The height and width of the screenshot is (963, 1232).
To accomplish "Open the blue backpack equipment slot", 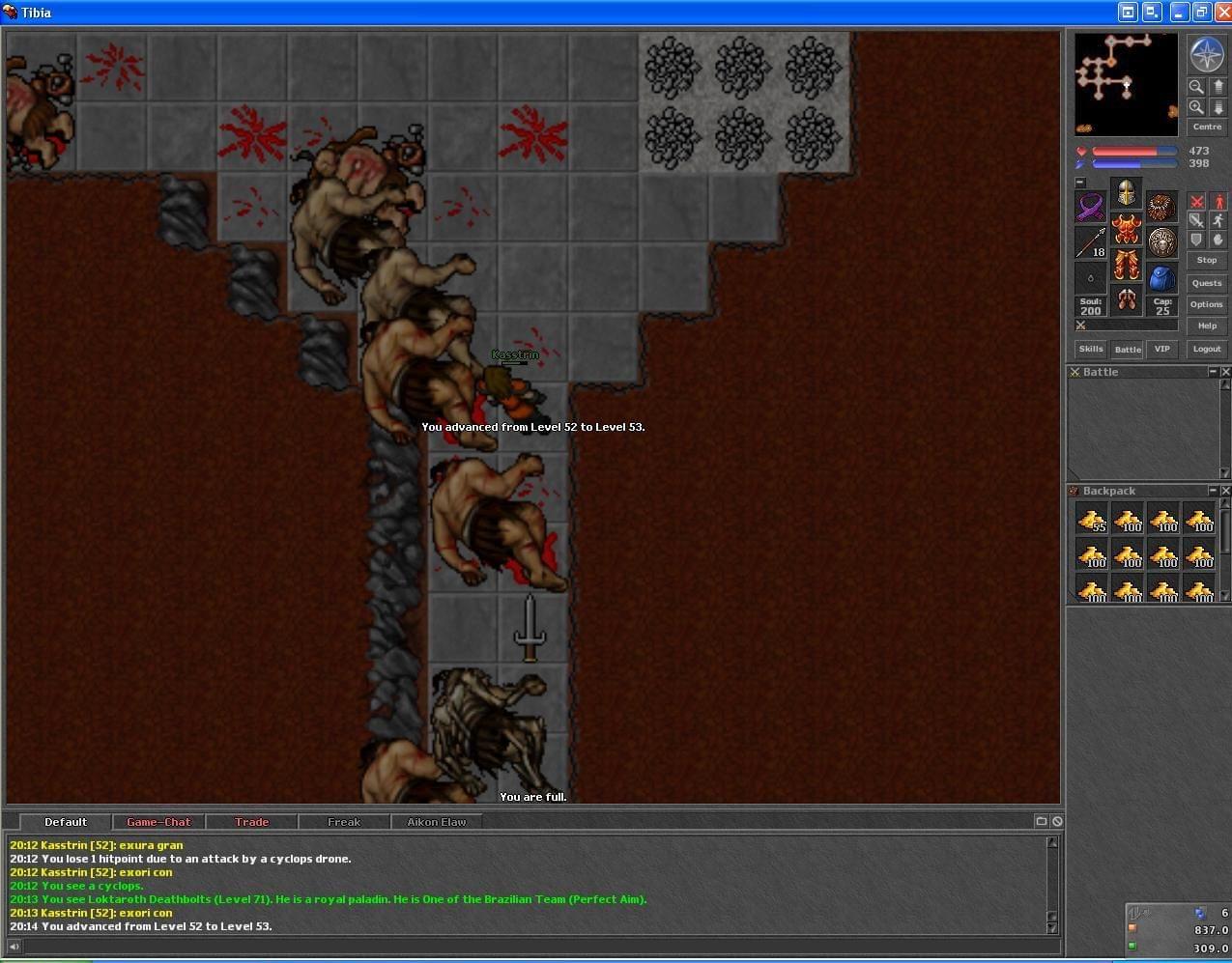I will tap(1161, 279).
